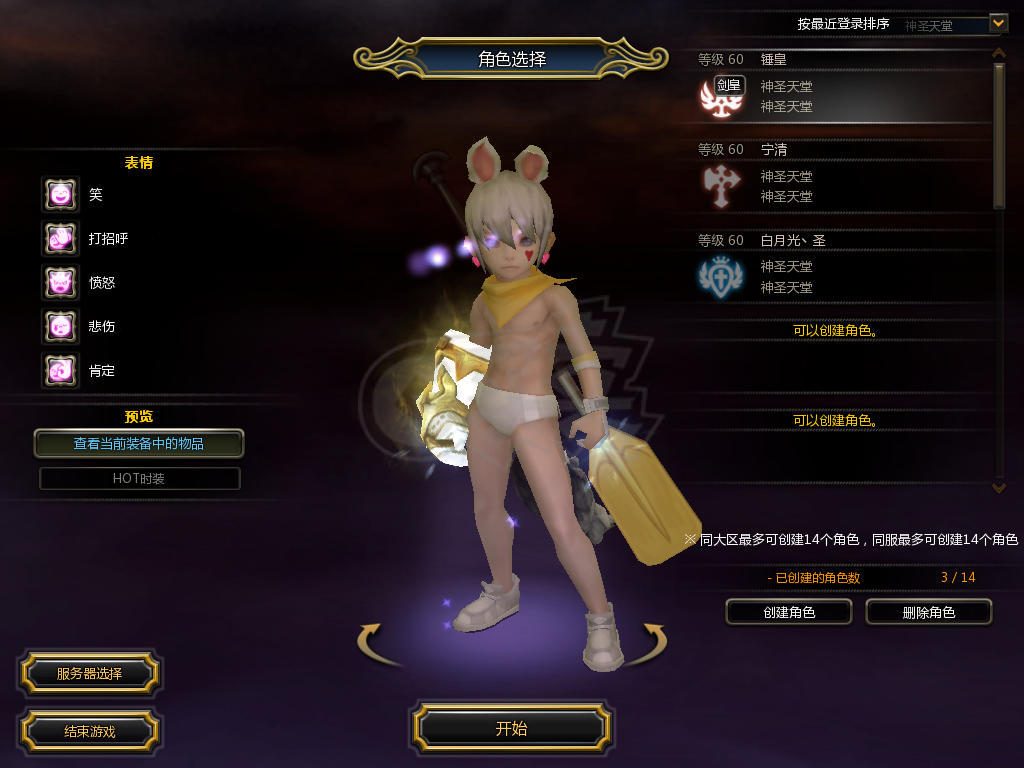This screenshot has width=1024, height=768.
Task: Select the first empty 可以创建角色 slot
Action: point(835,330)
